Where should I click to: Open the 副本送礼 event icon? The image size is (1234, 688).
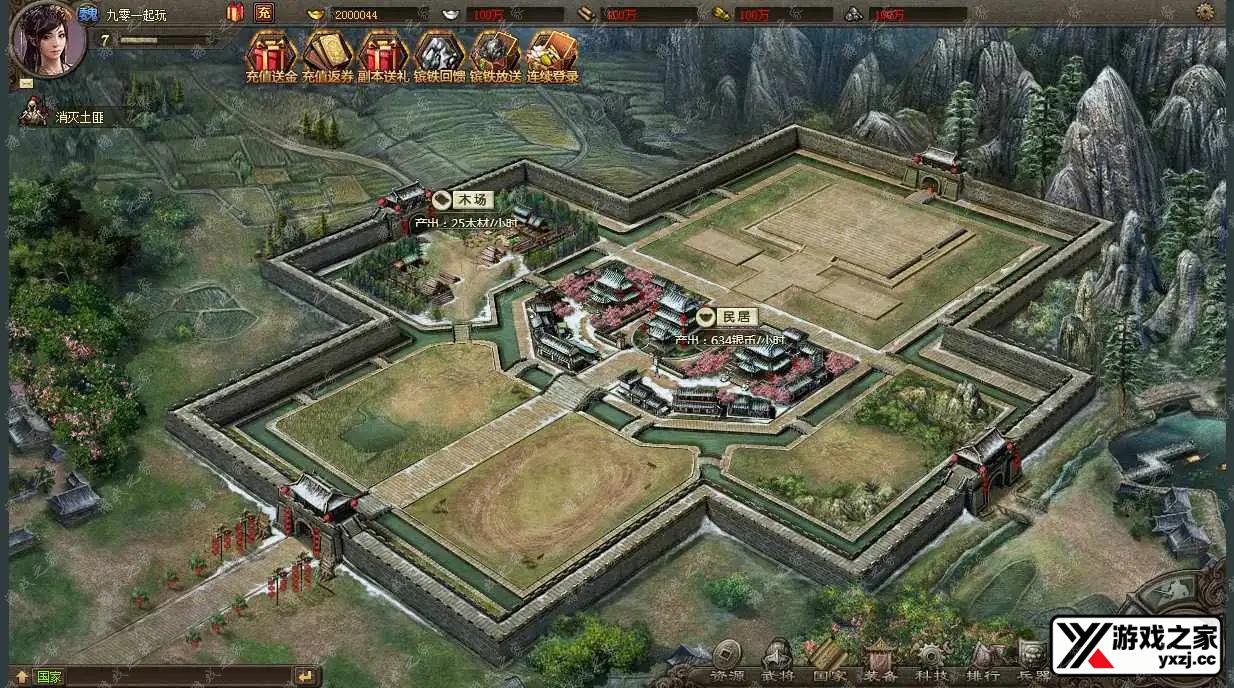pos(384,54)
